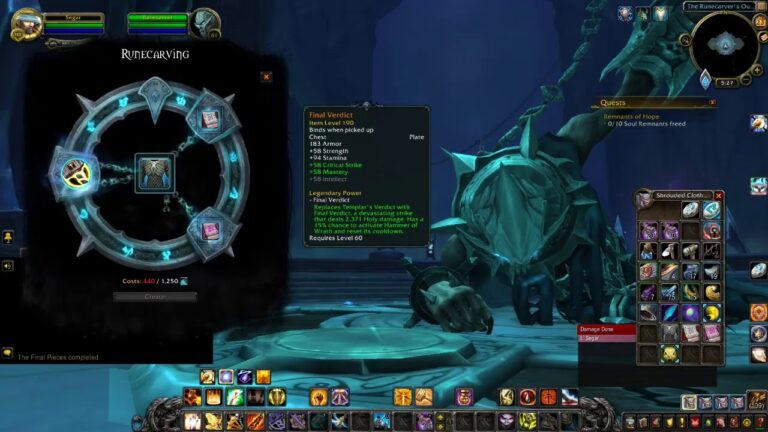This screenshot has width=768, height=432.
Task: Select the center chest armor rune slot
Action: (x=155, y=172)
